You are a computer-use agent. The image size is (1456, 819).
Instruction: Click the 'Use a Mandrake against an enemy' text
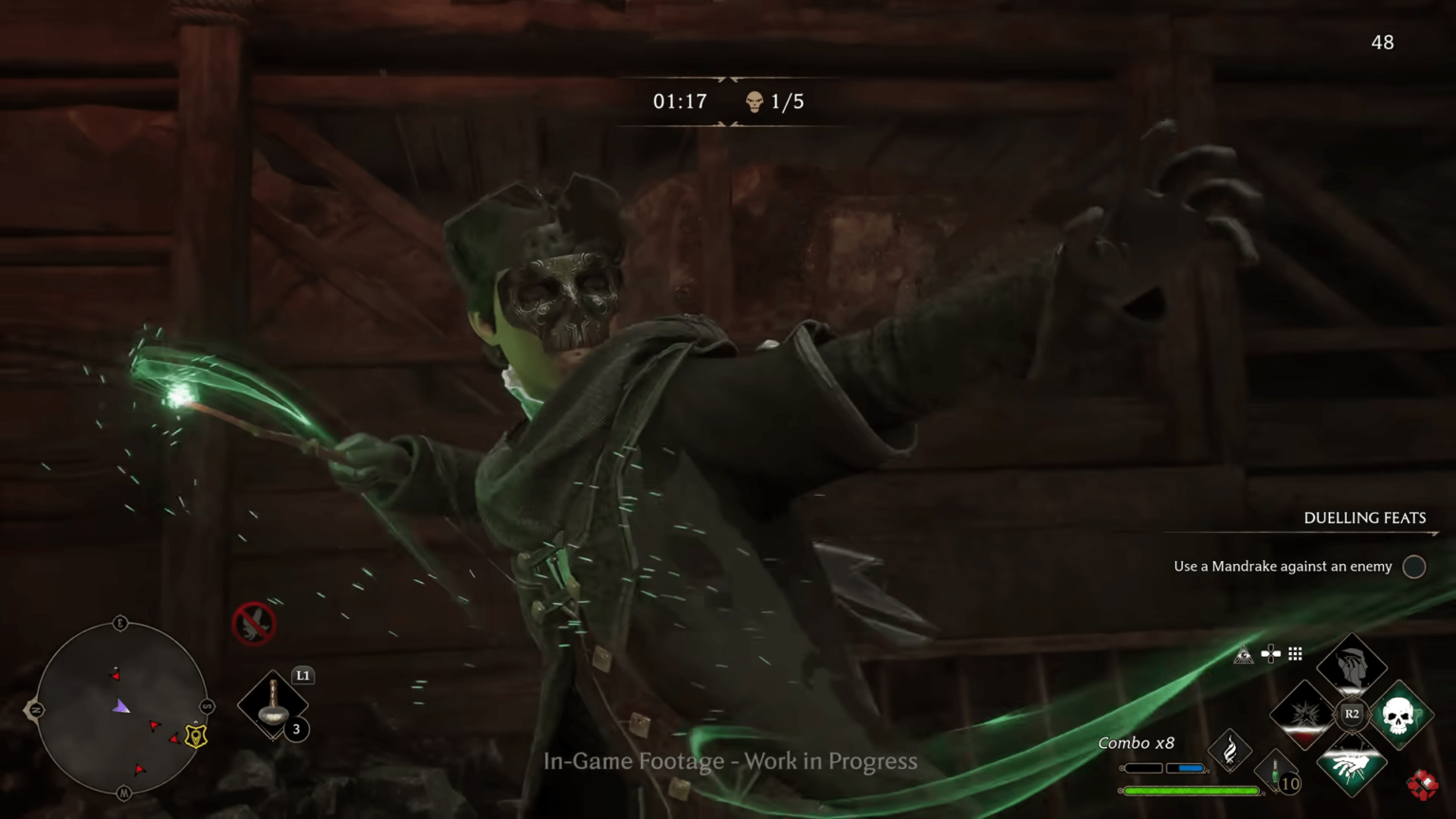click(x=1282, y=566)
